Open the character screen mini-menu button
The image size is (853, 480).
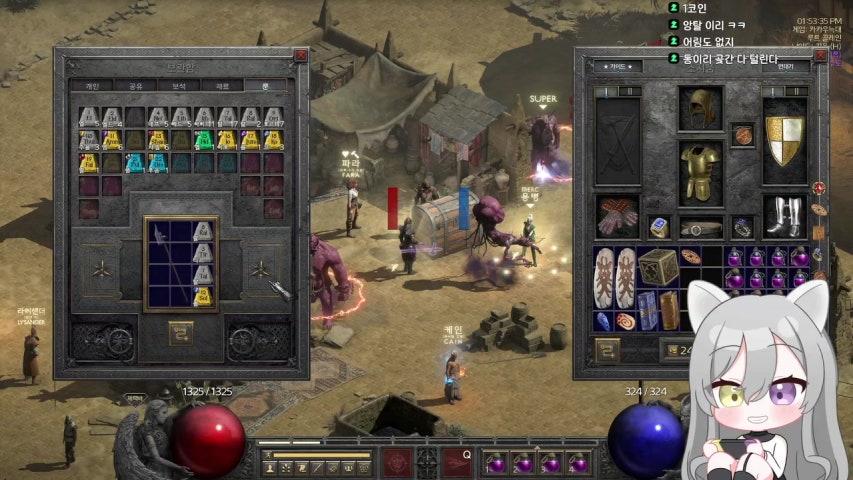click(x=270, y=467)
